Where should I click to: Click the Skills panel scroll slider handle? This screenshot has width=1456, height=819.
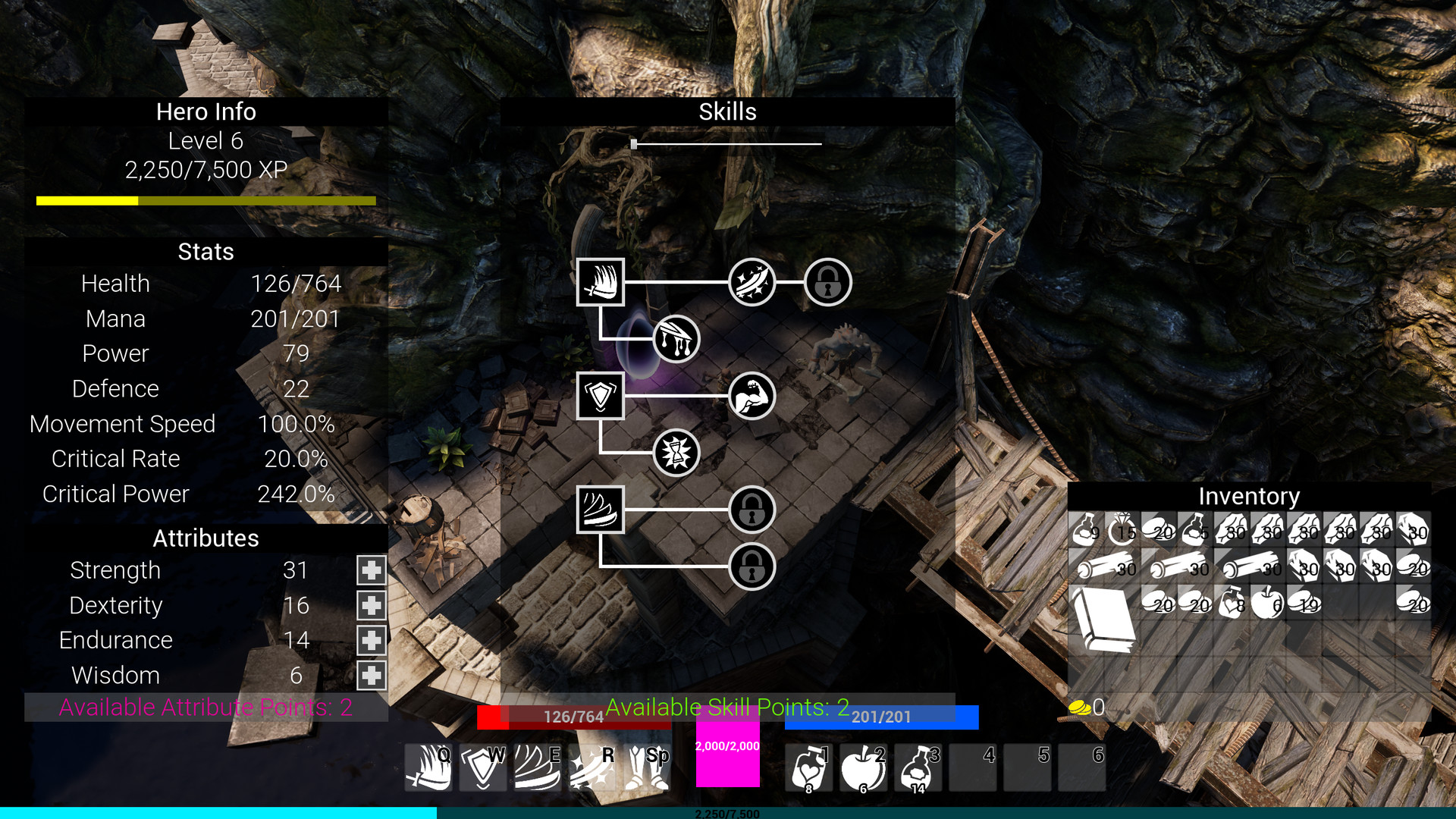(634, 143)
